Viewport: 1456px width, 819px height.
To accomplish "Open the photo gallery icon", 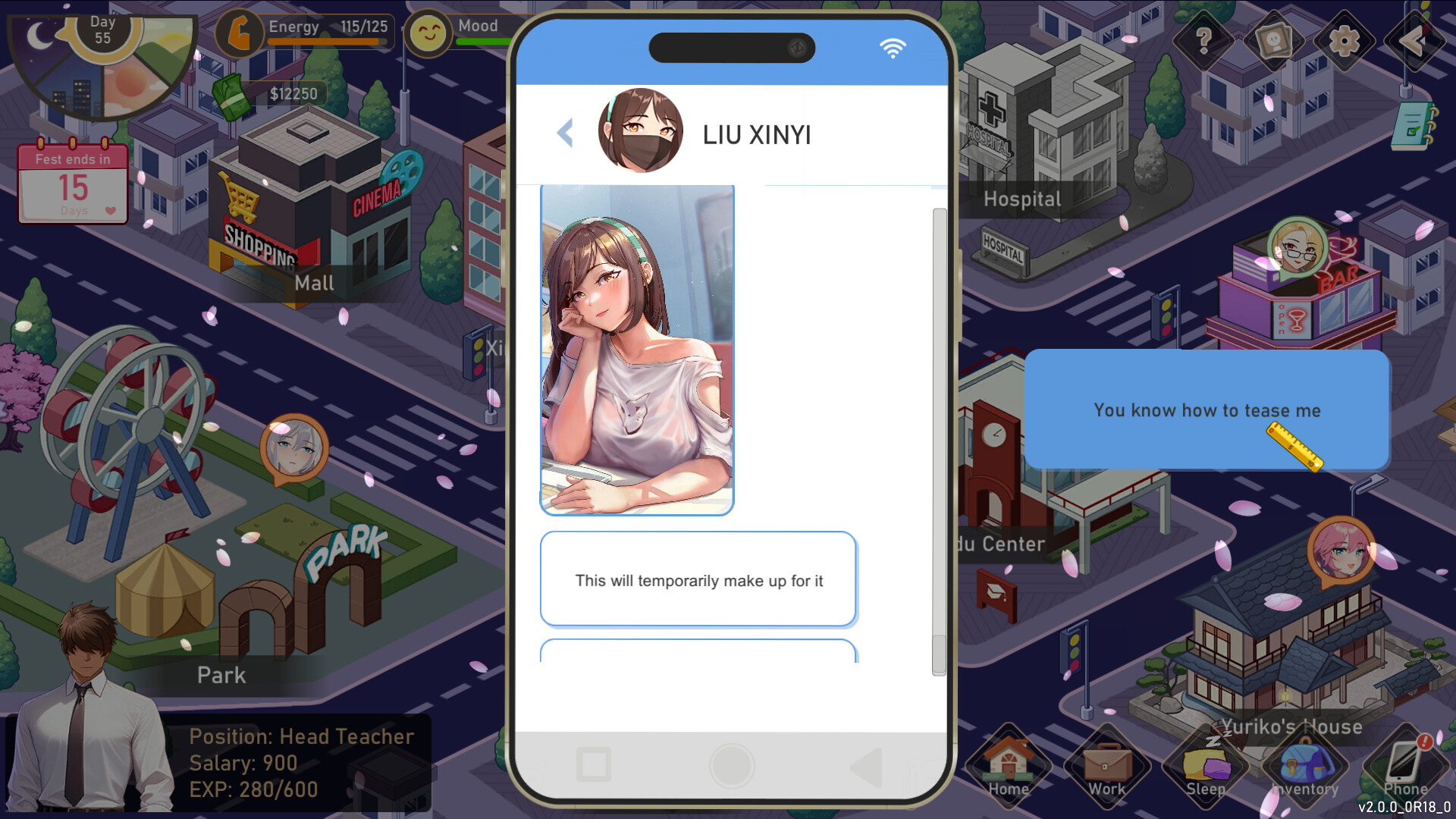I will point(1272,42).
